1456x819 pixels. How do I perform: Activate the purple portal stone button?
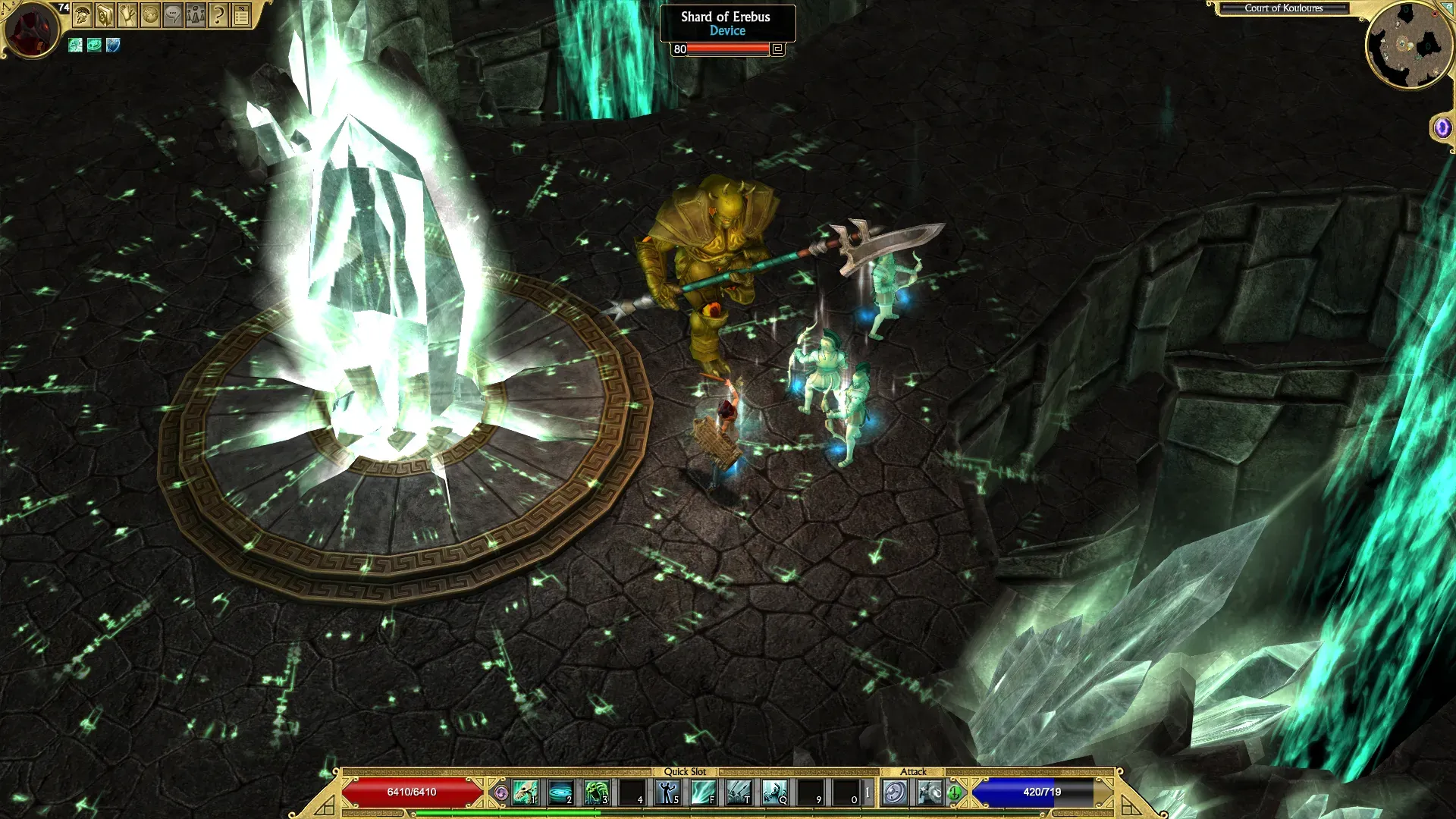(x=1442, y=127)
